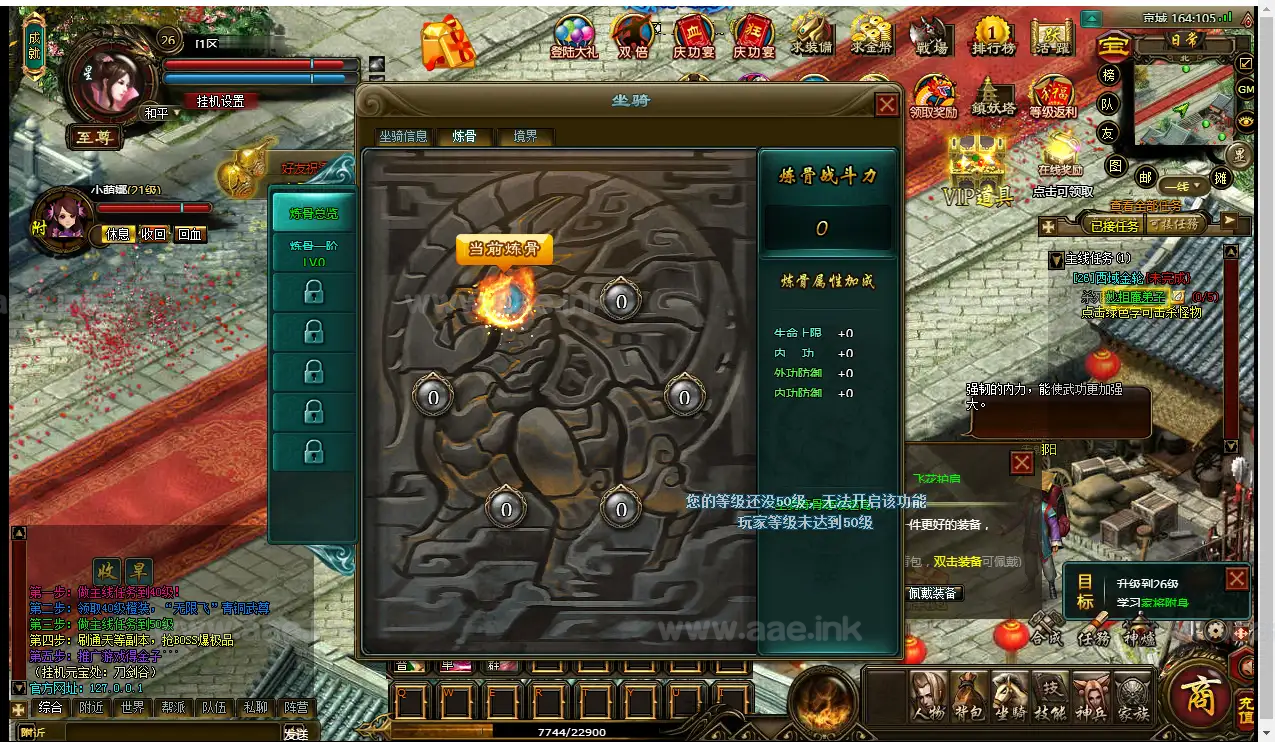
Task: Open the 挂机设置 auto-battle settings
Action: (x=220, y=101)
